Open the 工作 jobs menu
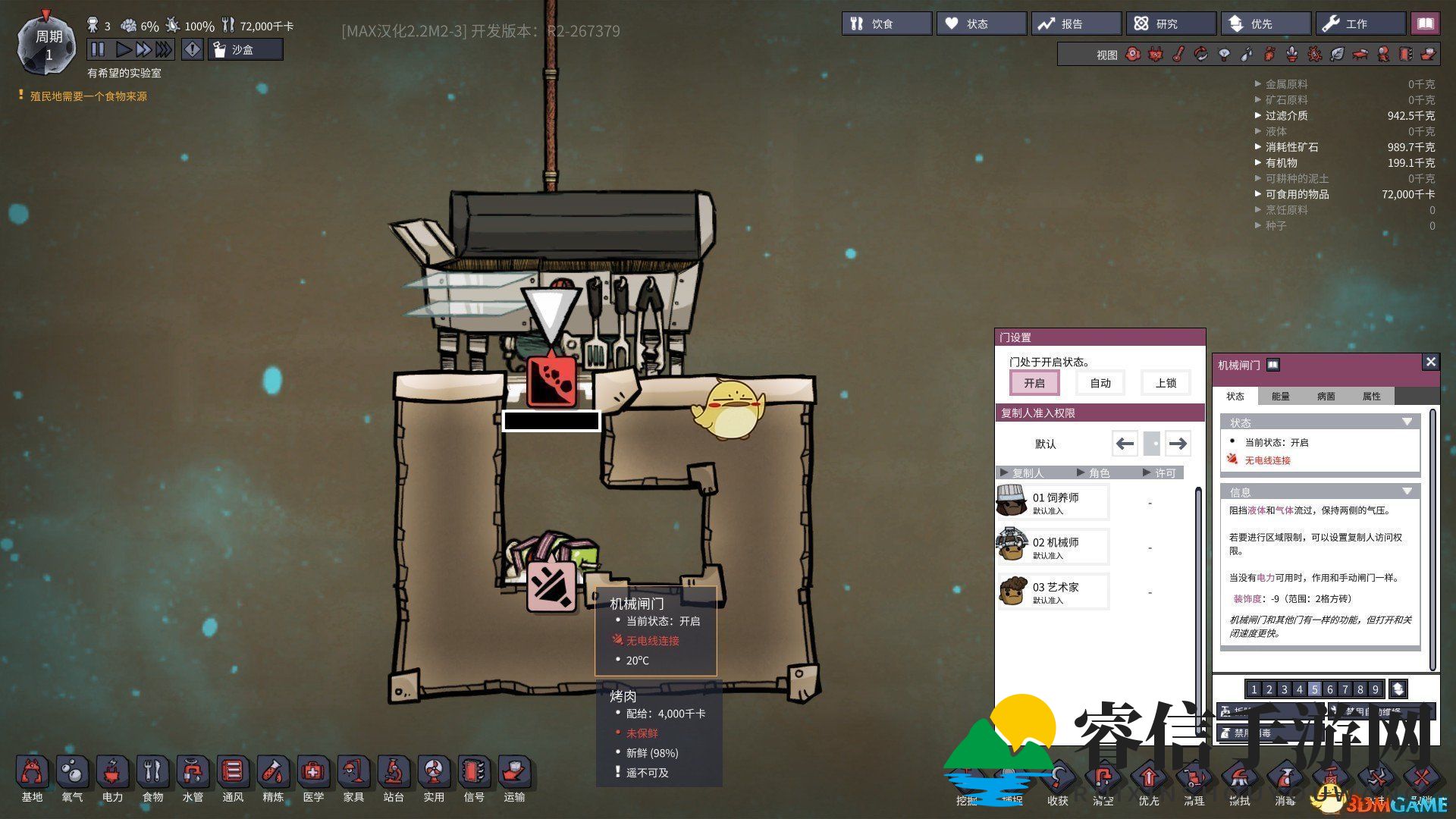Image resolution: width=1456 pixels, height=819 pixels. (x=1360, y=24)
